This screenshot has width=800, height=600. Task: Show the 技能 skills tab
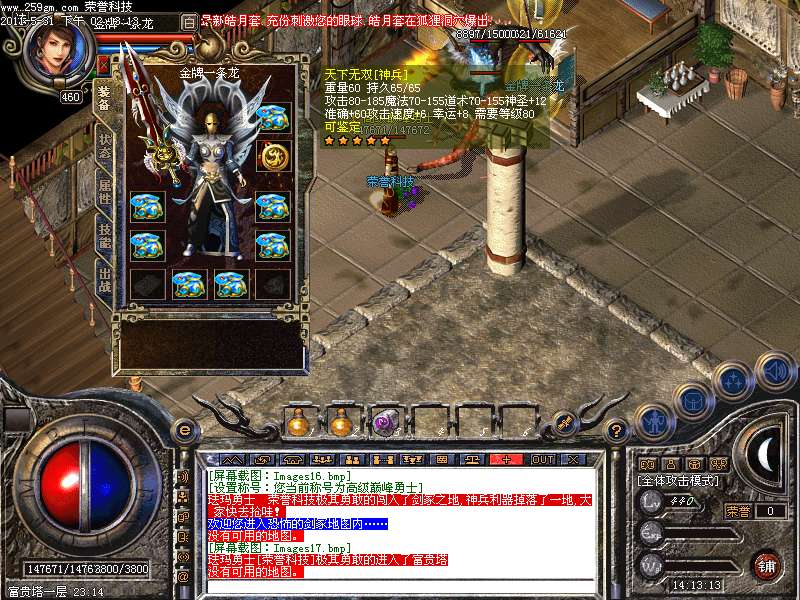pyautogui.click(x=104, y=236)
